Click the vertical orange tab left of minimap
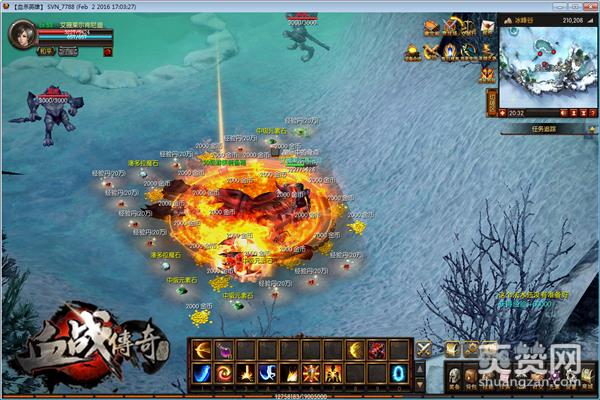Screen dimensions: 600x400 (x=492, y=102)
